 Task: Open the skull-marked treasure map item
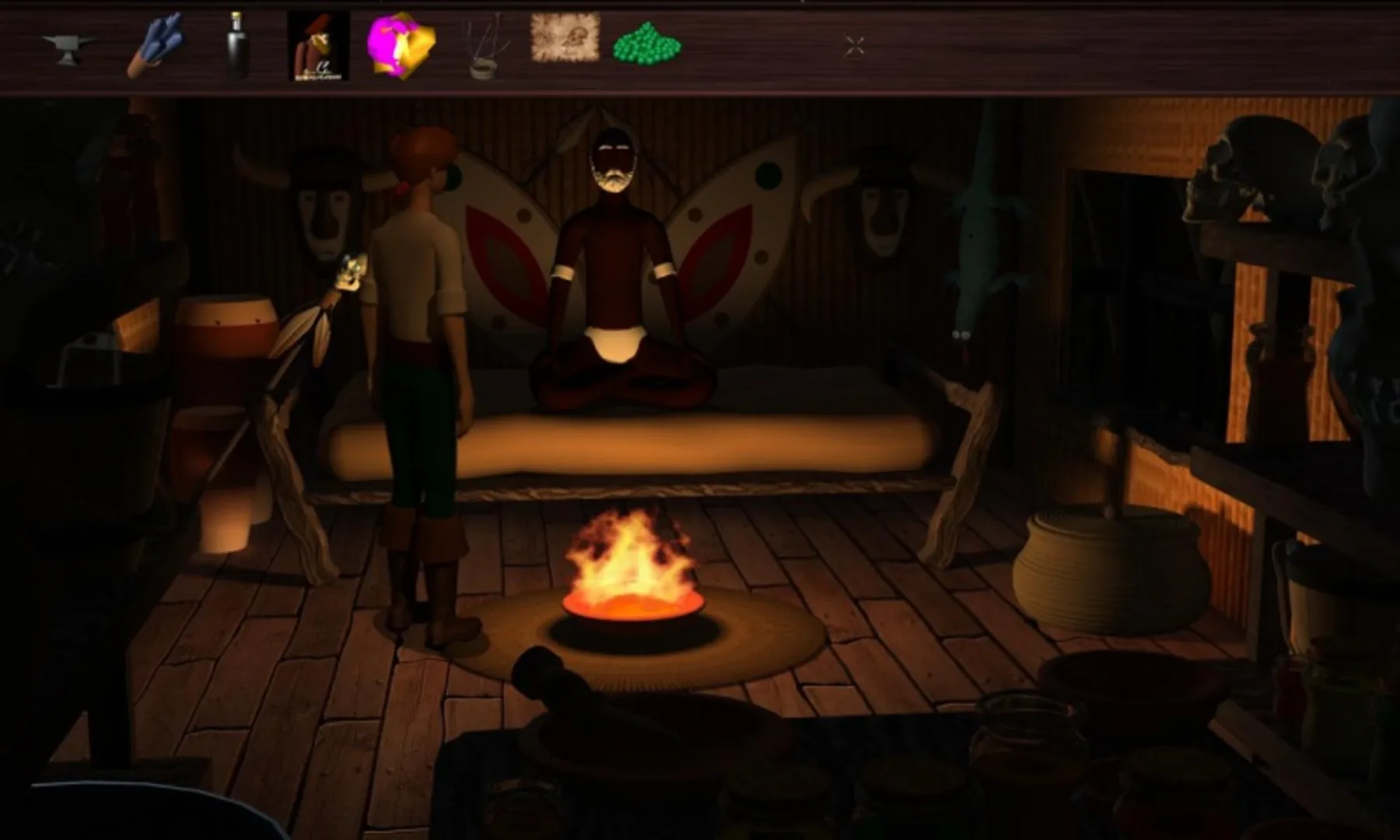(x=564, y=39)
